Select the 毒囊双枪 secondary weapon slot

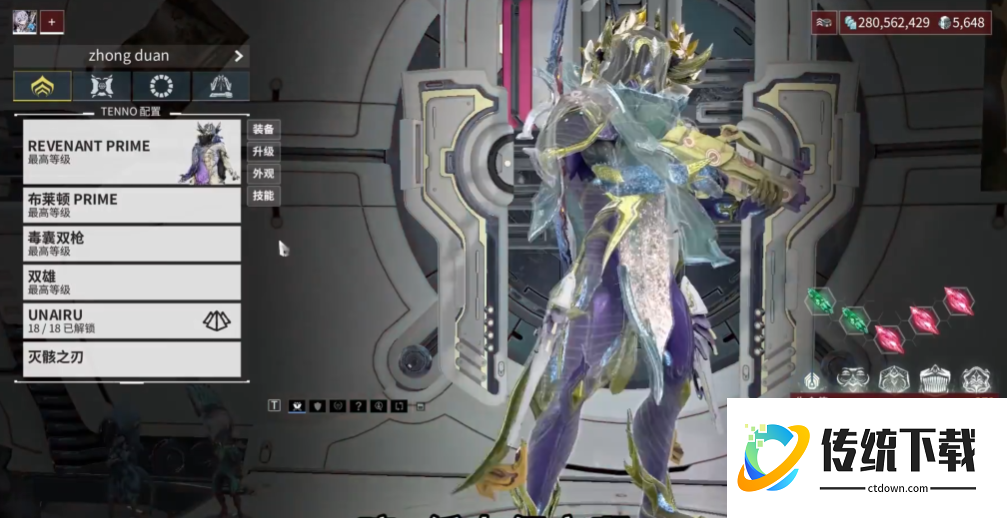[x=131, y=243]
